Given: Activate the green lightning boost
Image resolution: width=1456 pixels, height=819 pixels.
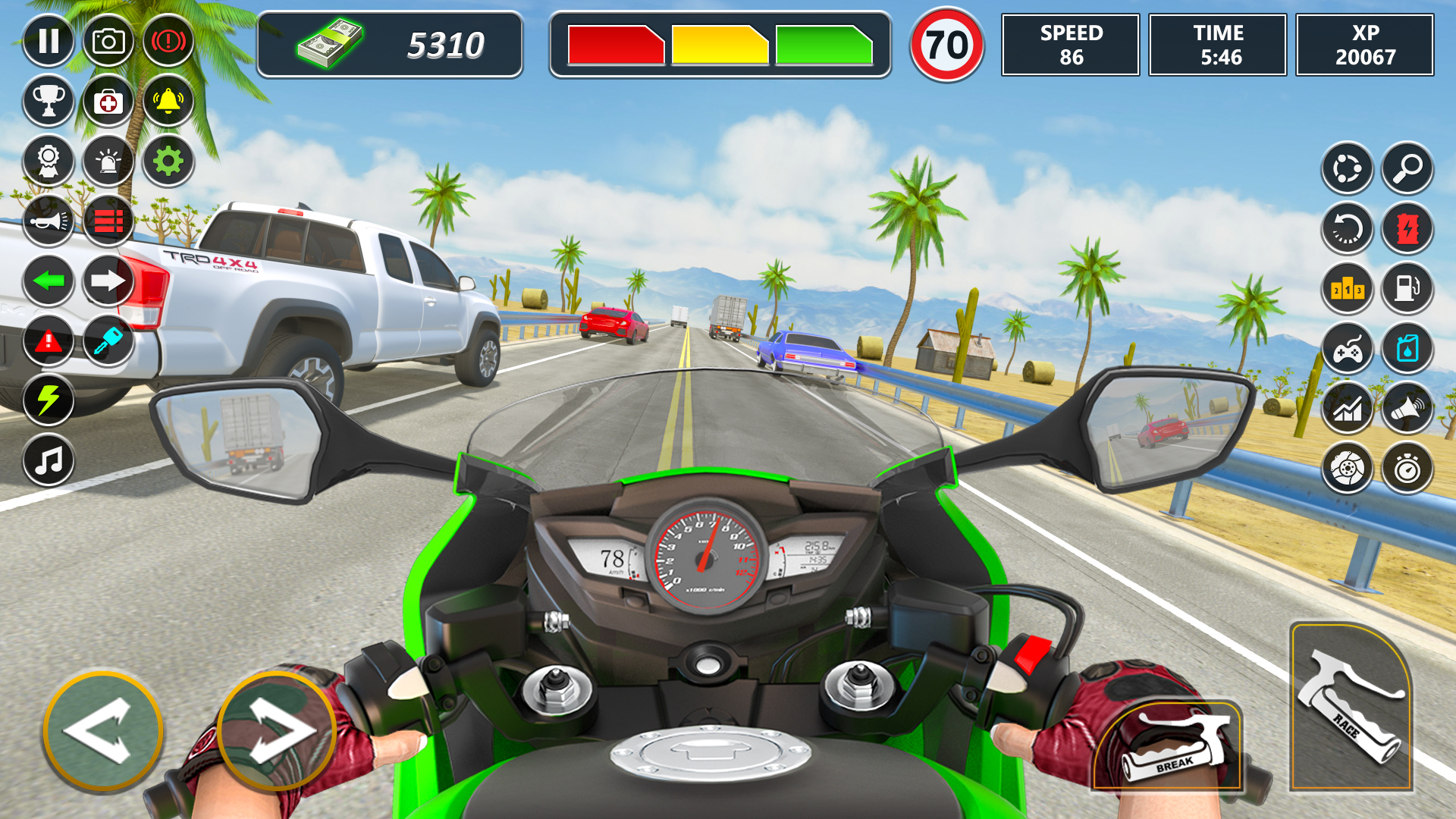Looking at the screenshot, I should [49, 400].
